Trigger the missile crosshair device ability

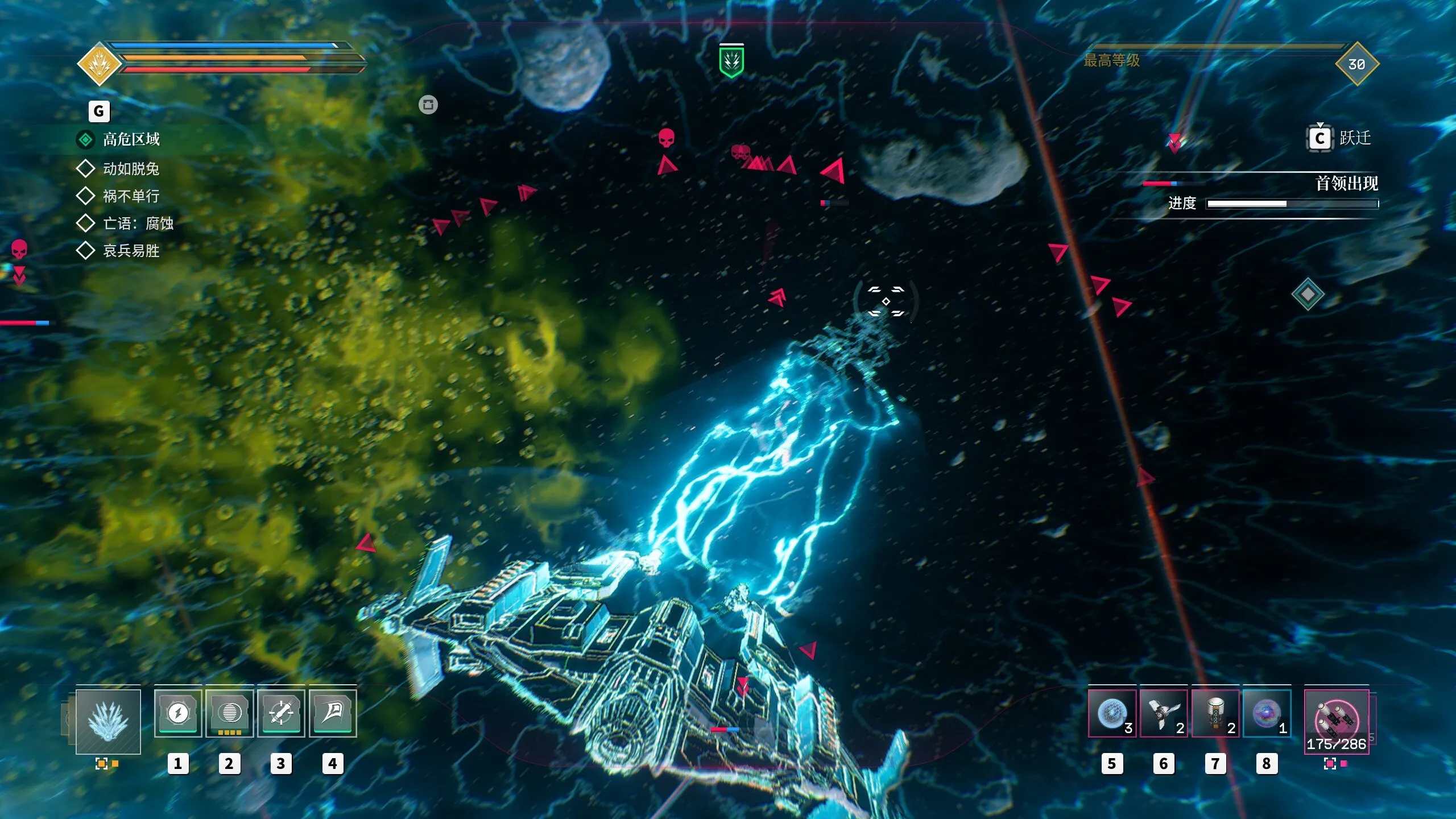click(x=281, y=713)
